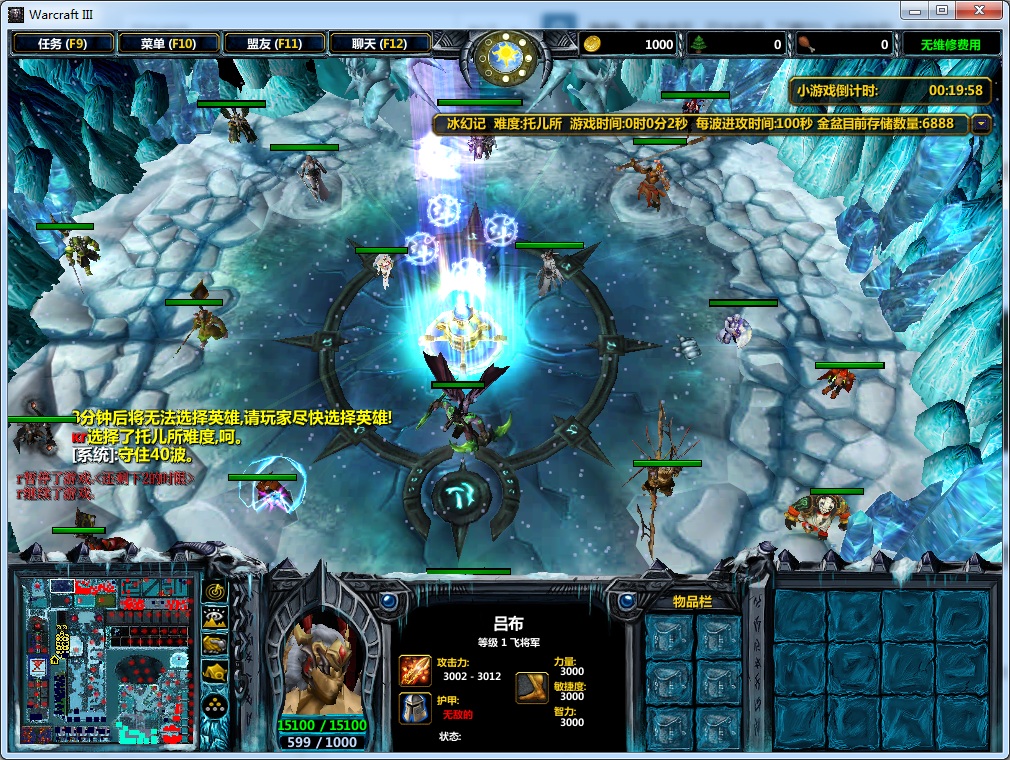
Task: Open the 菜单 (F10) game menu
Action: 167,44
